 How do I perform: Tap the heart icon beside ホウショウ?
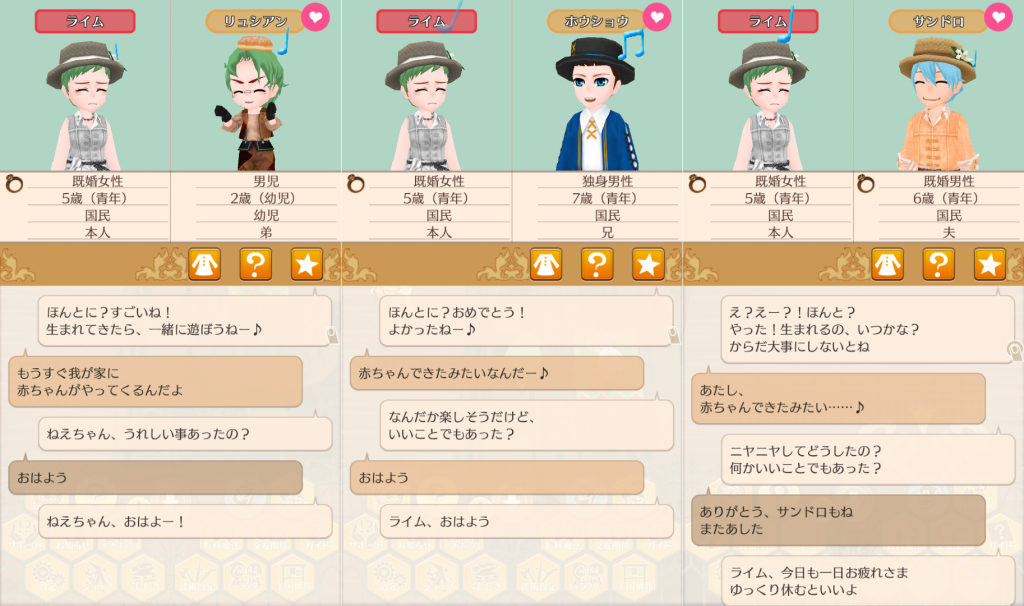[x=657, y=18]
